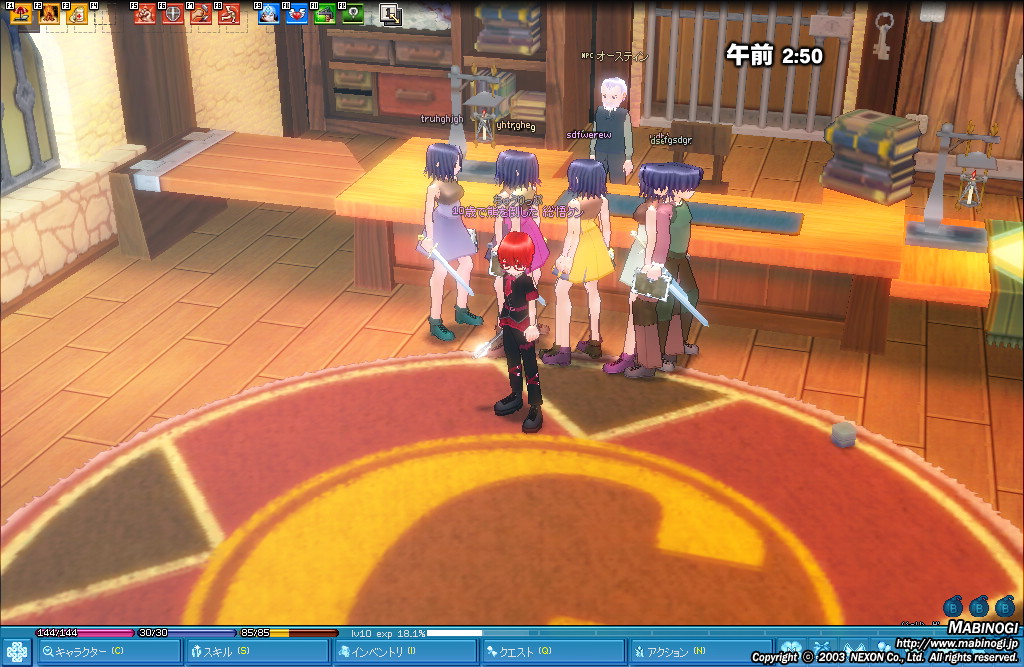Screen dimensions: 1024x667
Task: Select the F7 hand-with-hammer skill
Action: coord(202,14)
